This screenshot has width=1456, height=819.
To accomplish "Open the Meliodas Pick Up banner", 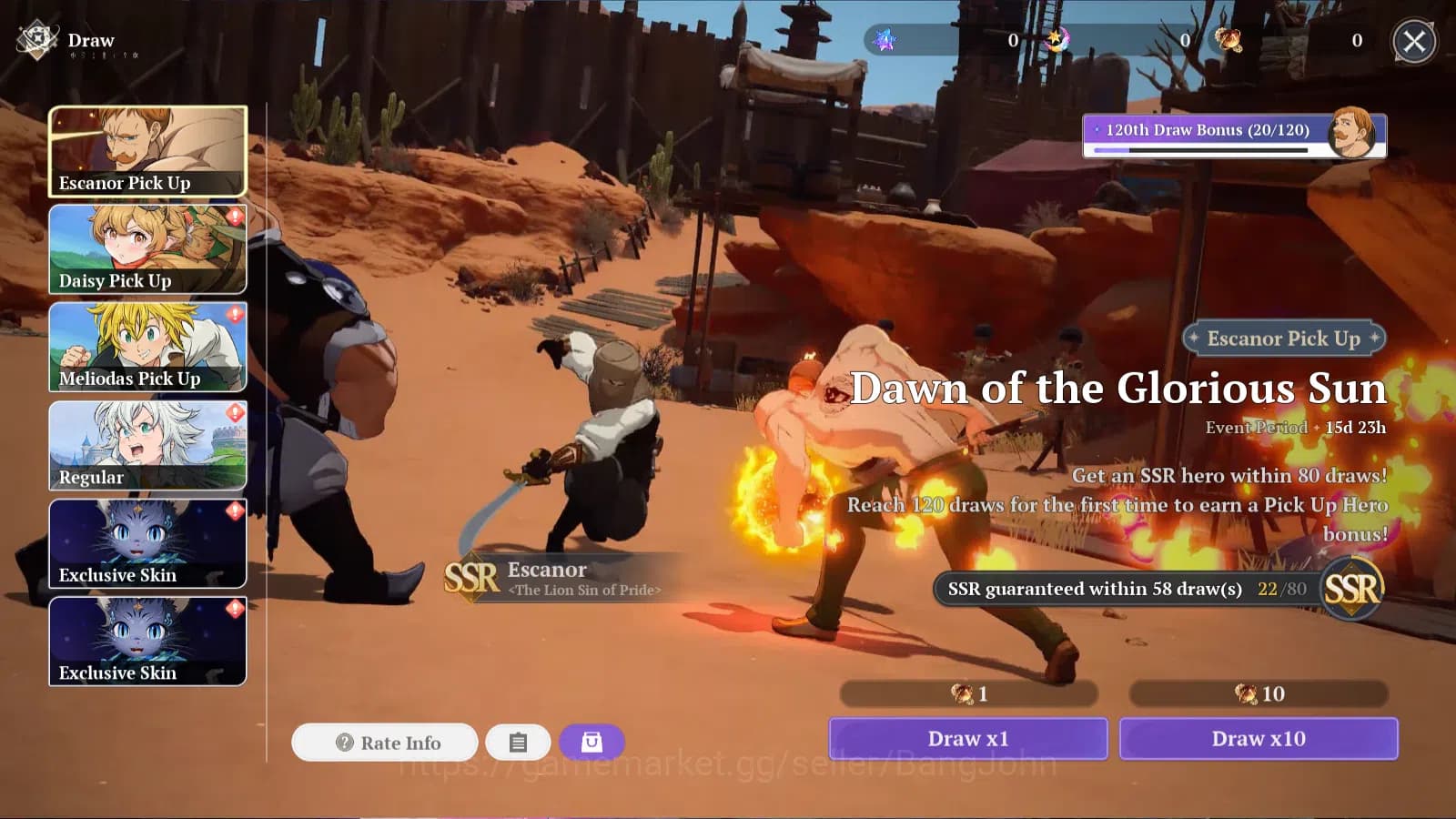I will click(x=147, y=347).
